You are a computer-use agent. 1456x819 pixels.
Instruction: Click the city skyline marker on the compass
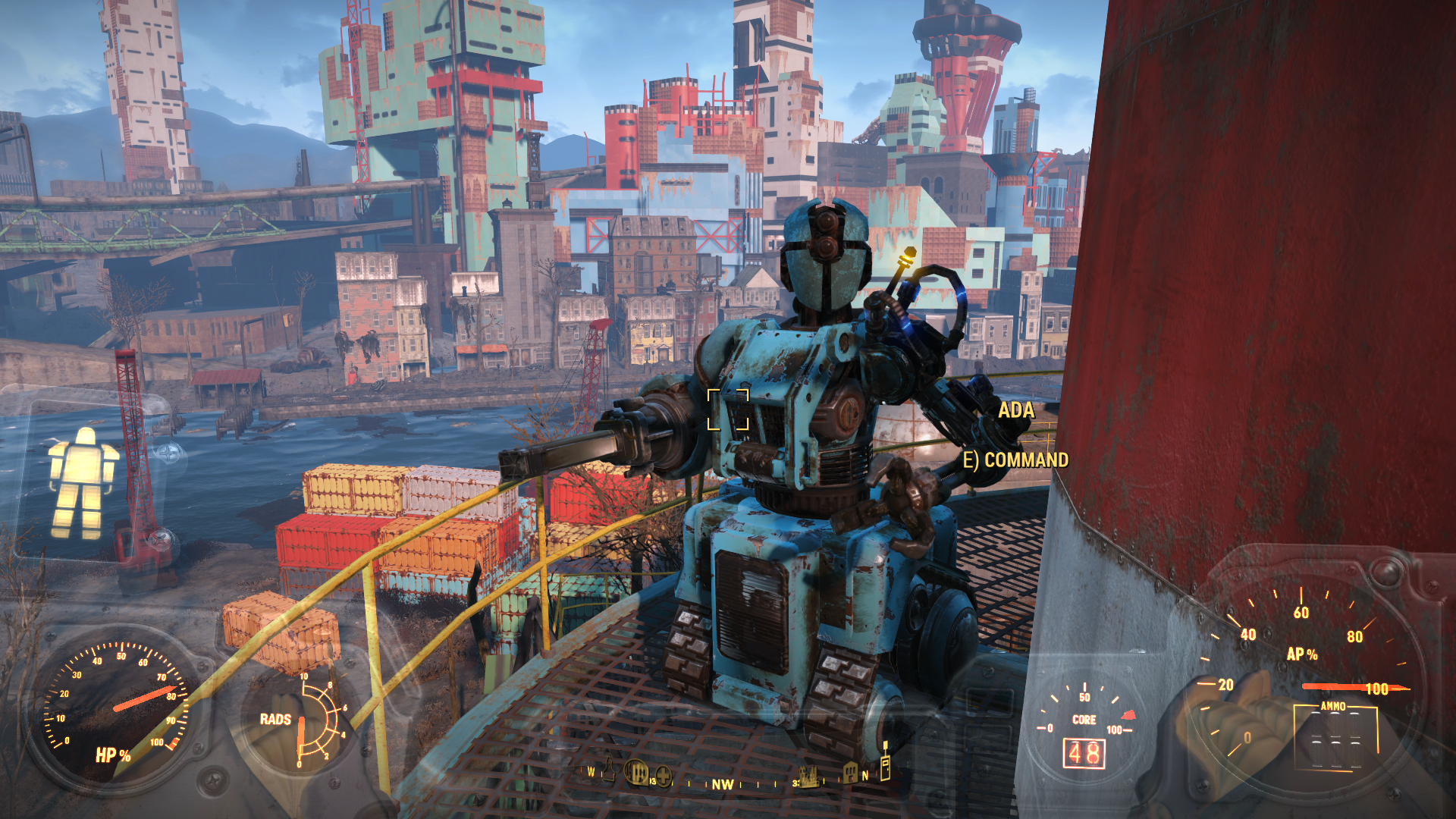pos(808,777)
